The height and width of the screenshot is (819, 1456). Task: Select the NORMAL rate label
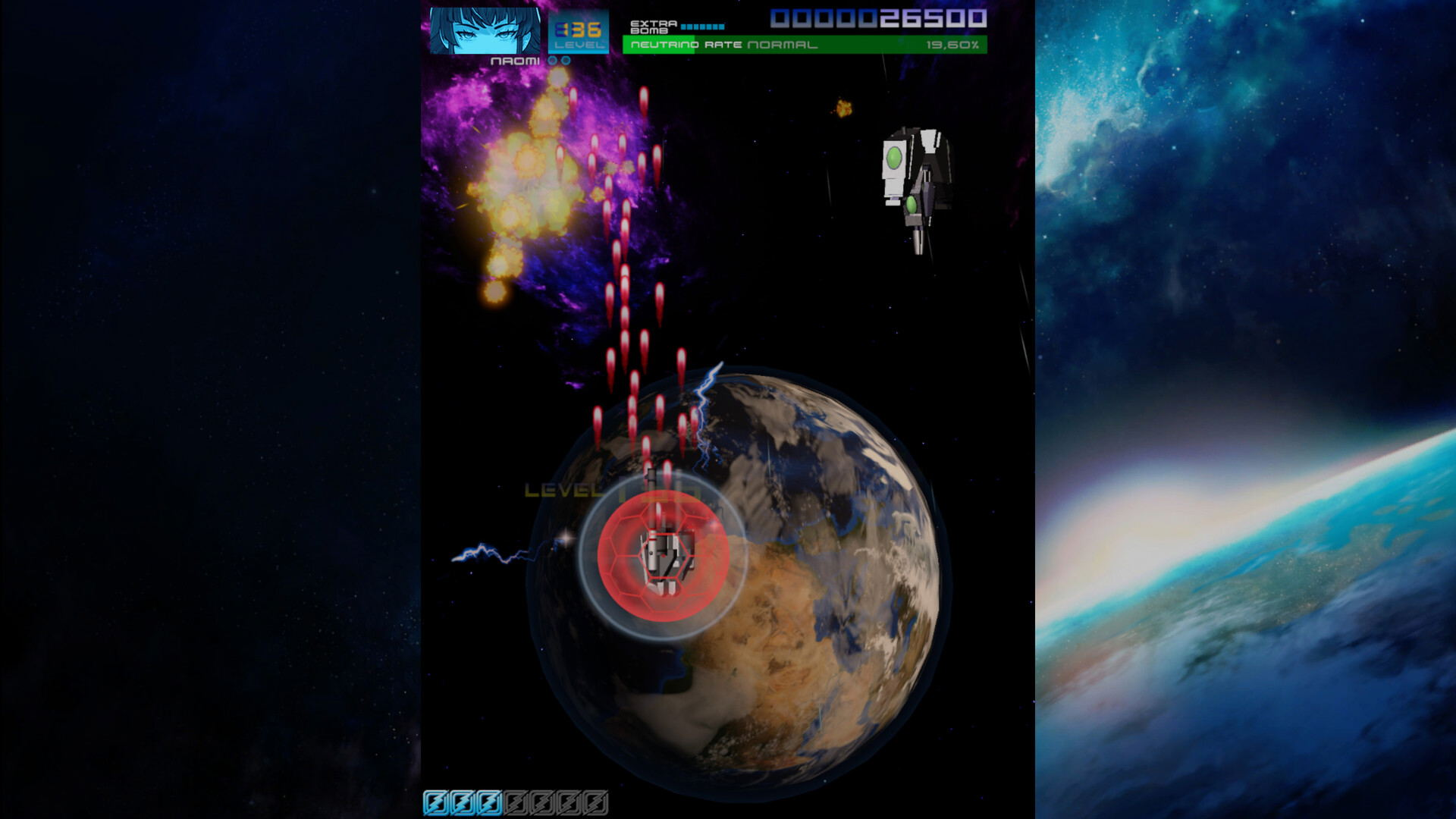click(781, 45)
